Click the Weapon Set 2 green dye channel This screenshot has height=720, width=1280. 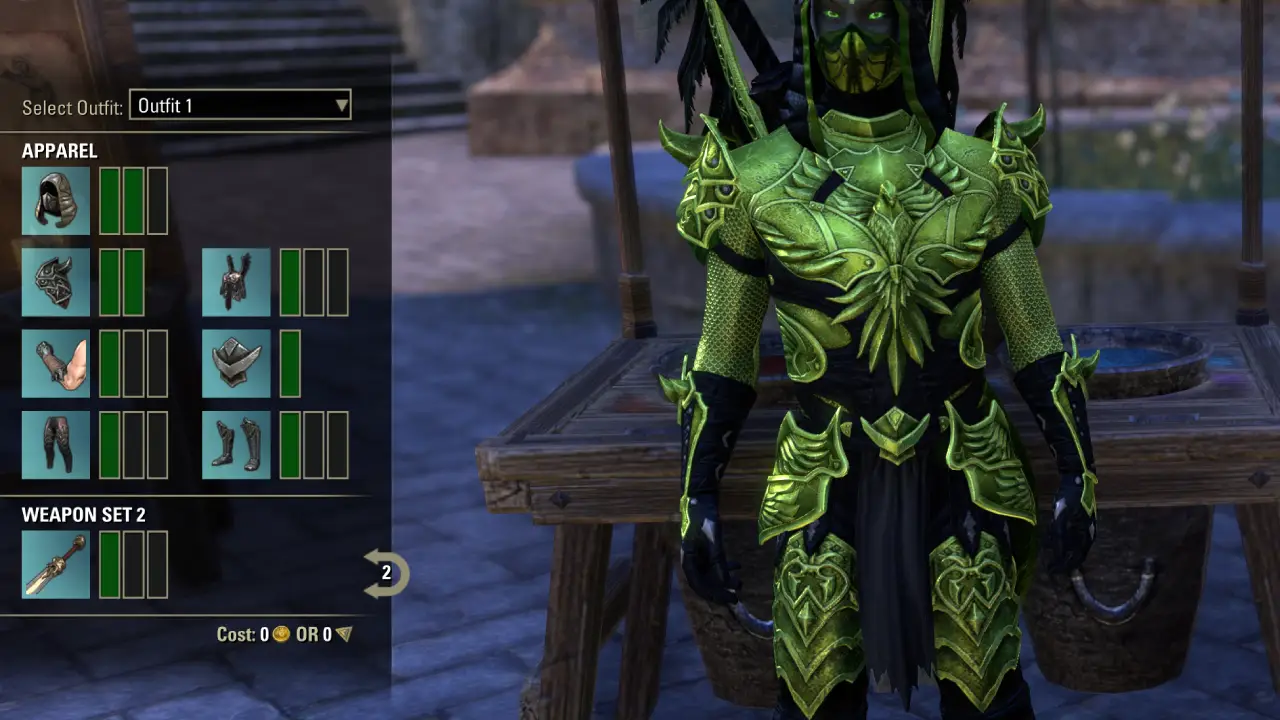click(x=111, y=563)
